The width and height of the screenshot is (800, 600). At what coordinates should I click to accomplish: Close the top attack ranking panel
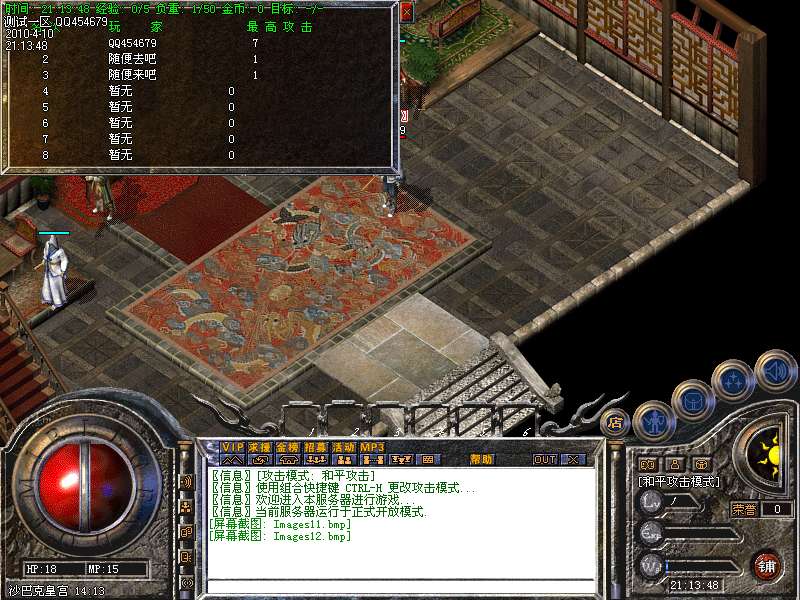[x=406, y=12]
